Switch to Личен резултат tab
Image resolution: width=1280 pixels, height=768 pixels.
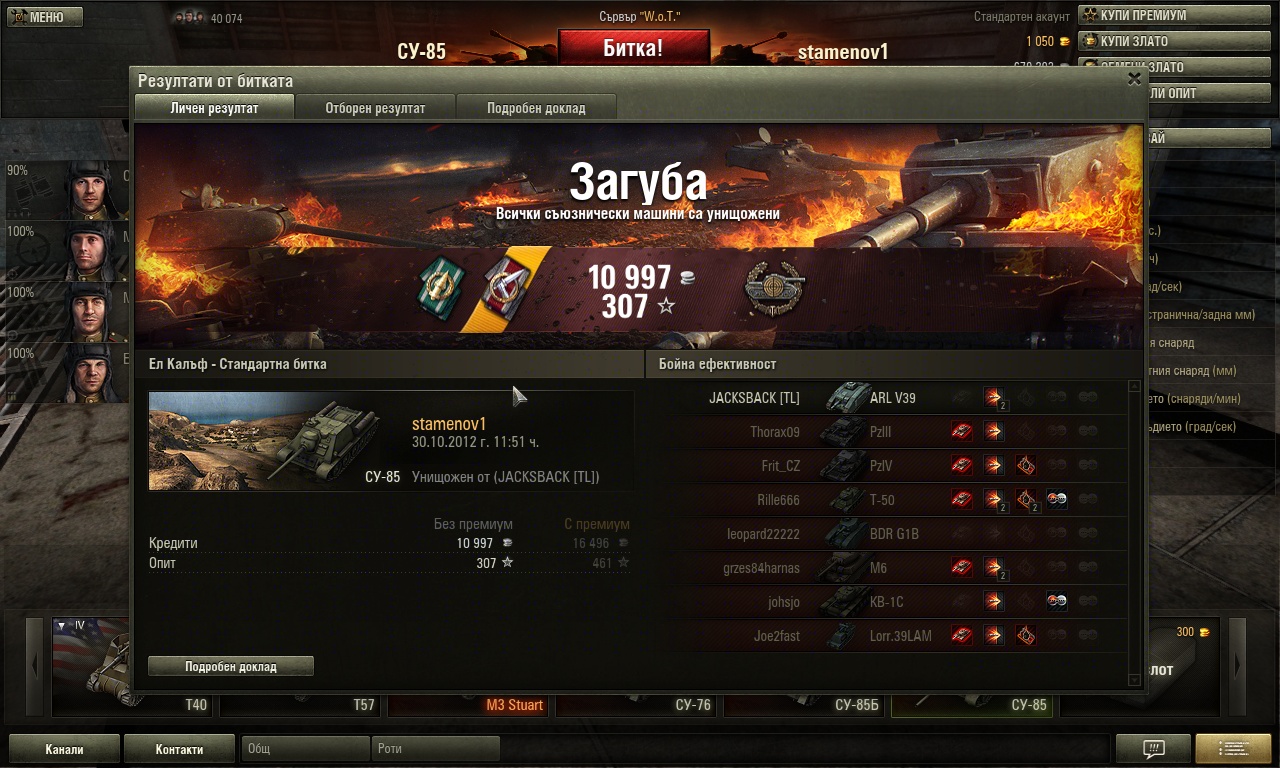(x=214, y=108)
